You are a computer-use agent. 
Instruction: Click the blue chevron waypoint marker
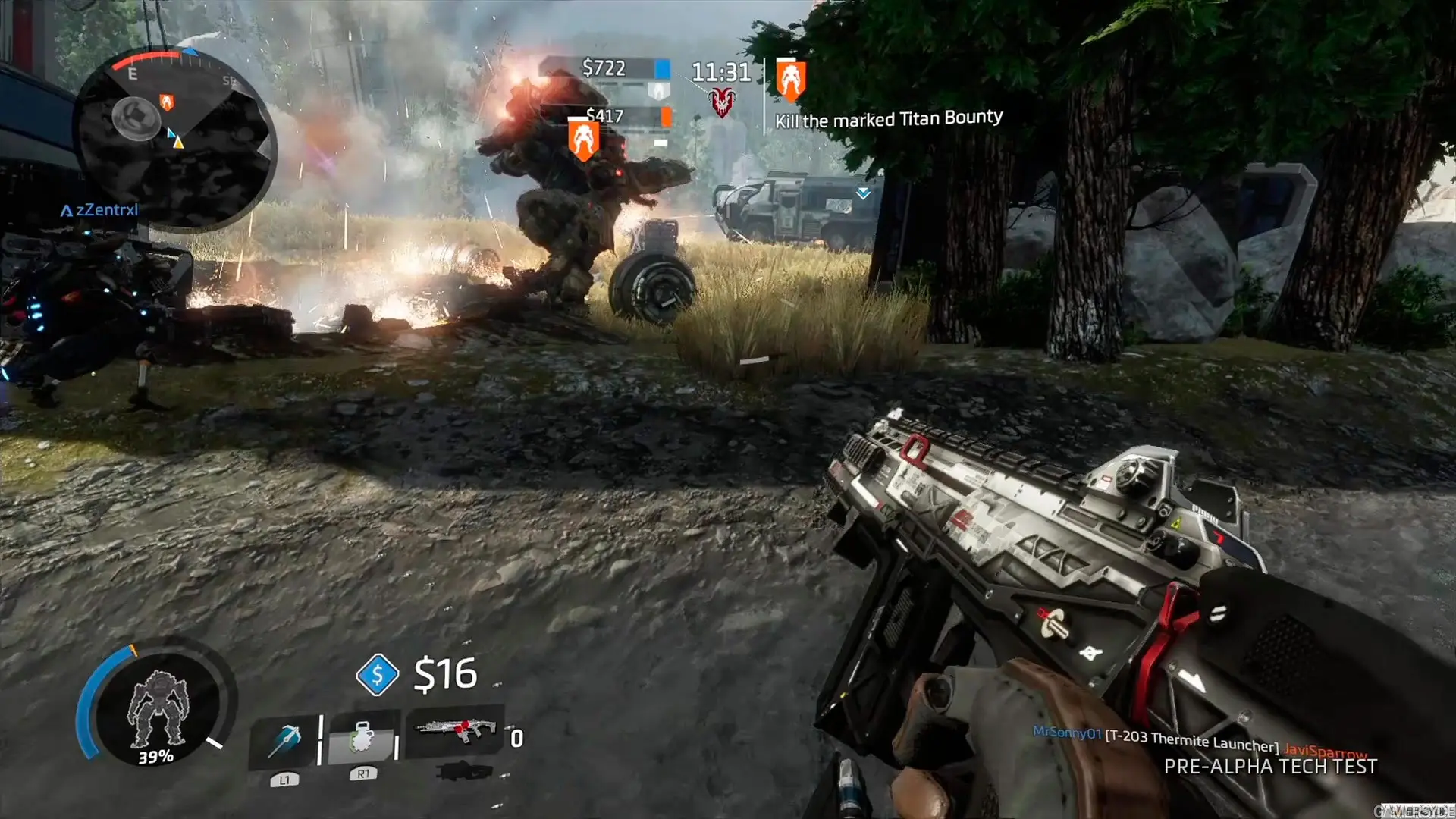[863, 193]
